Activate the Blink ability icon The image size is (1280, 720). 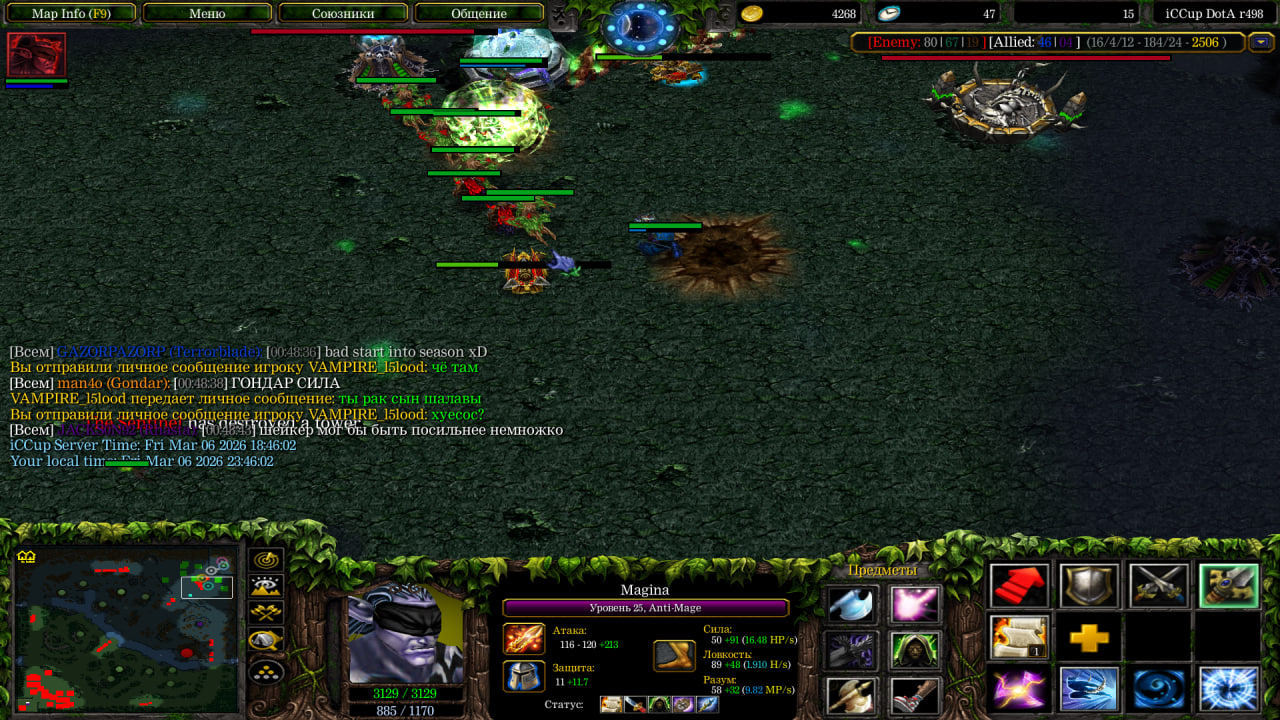pos(1089,689)
